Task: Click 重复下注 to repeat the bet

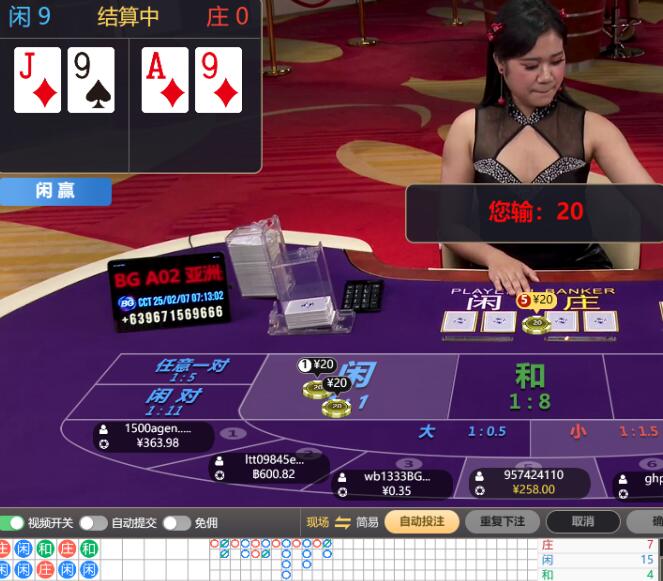Action: 502,522
